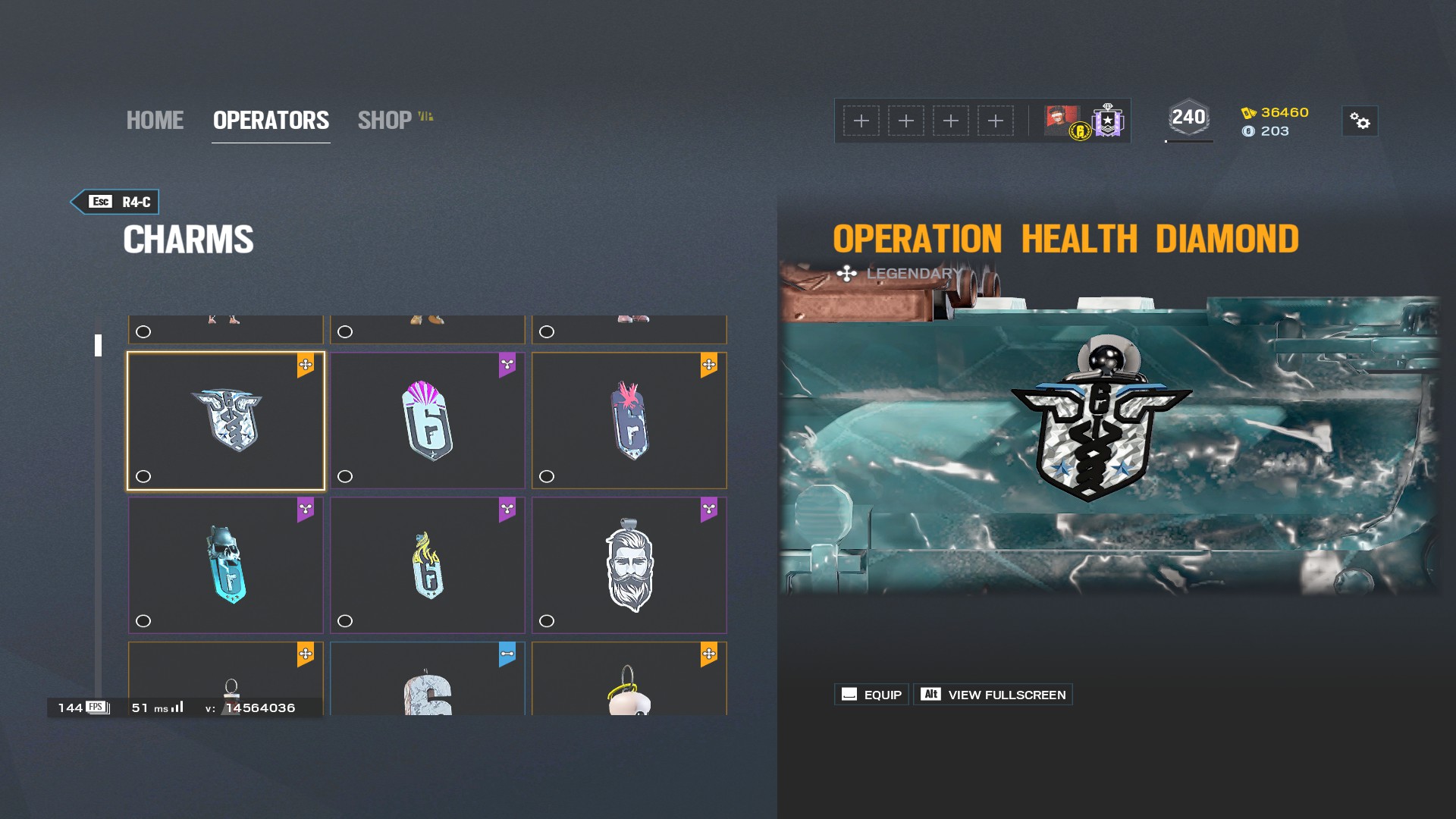Click the skull charm thumbnail
This screenshot has width=1456, height=819.
pos(225,565)
